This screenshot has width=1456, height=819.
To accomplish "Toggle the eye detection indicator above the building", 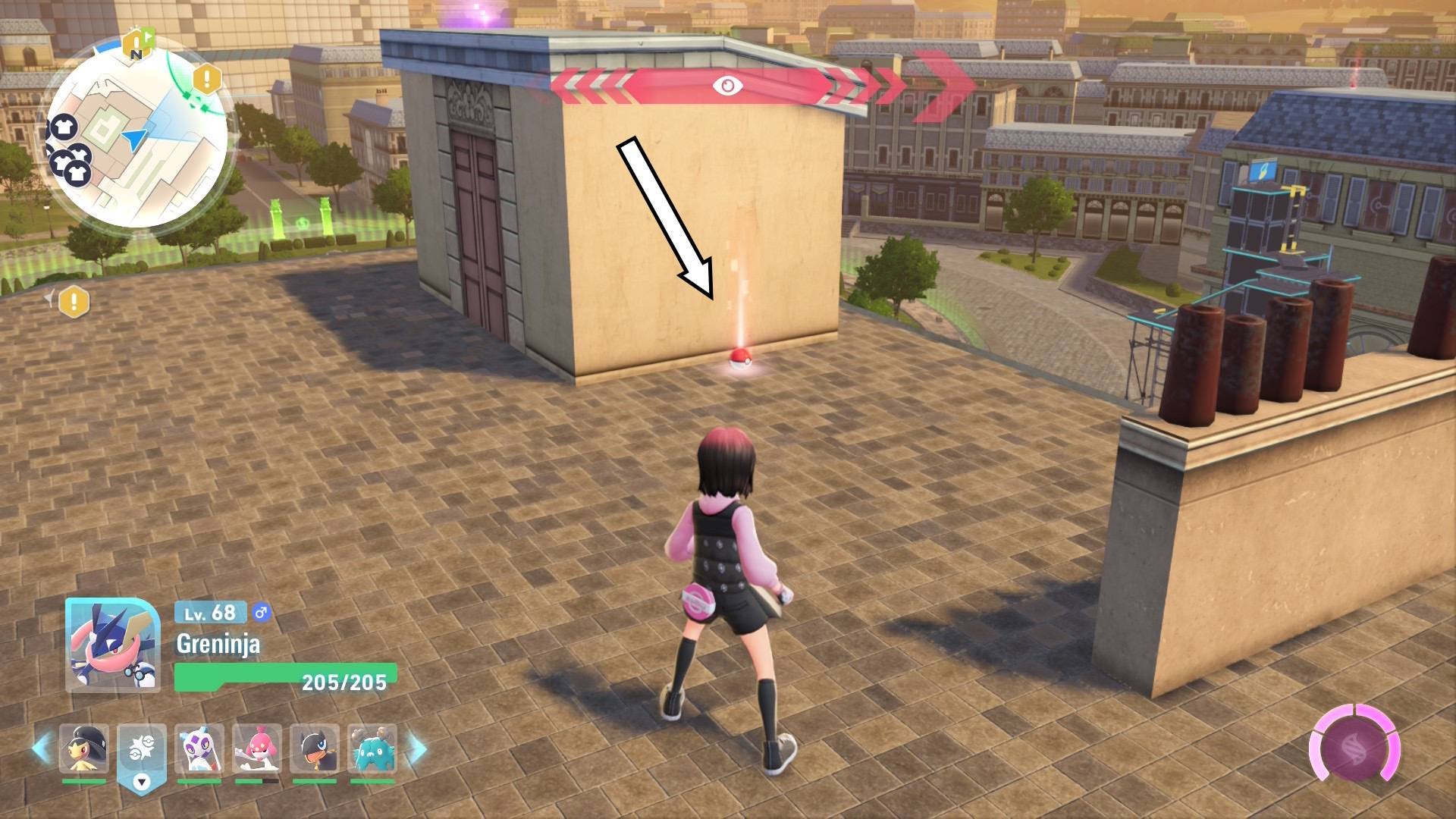I will coord(728,86).
